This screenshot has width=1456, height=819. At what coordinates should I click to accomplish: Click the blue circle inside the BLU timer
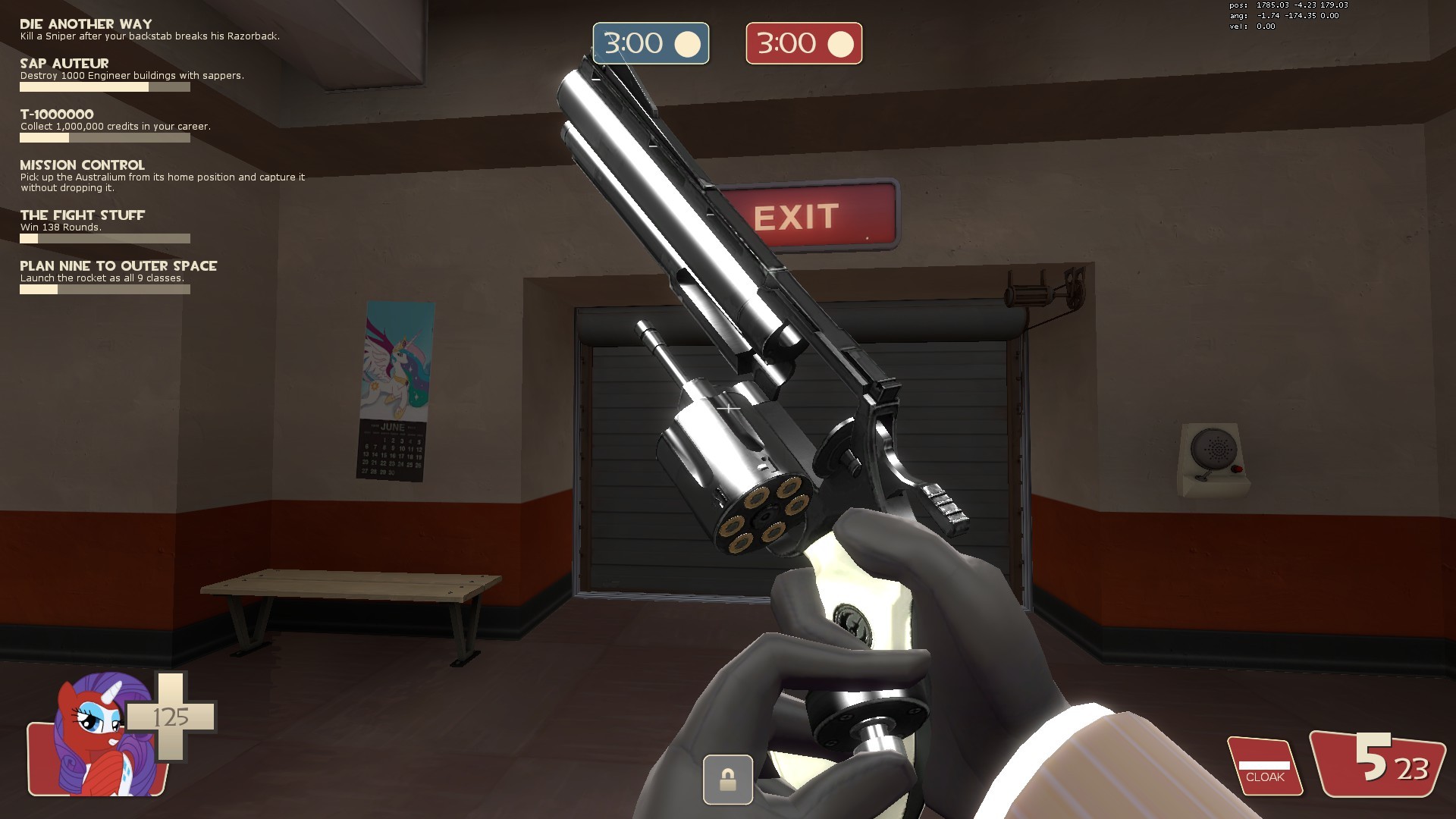(x=689, y=44)
